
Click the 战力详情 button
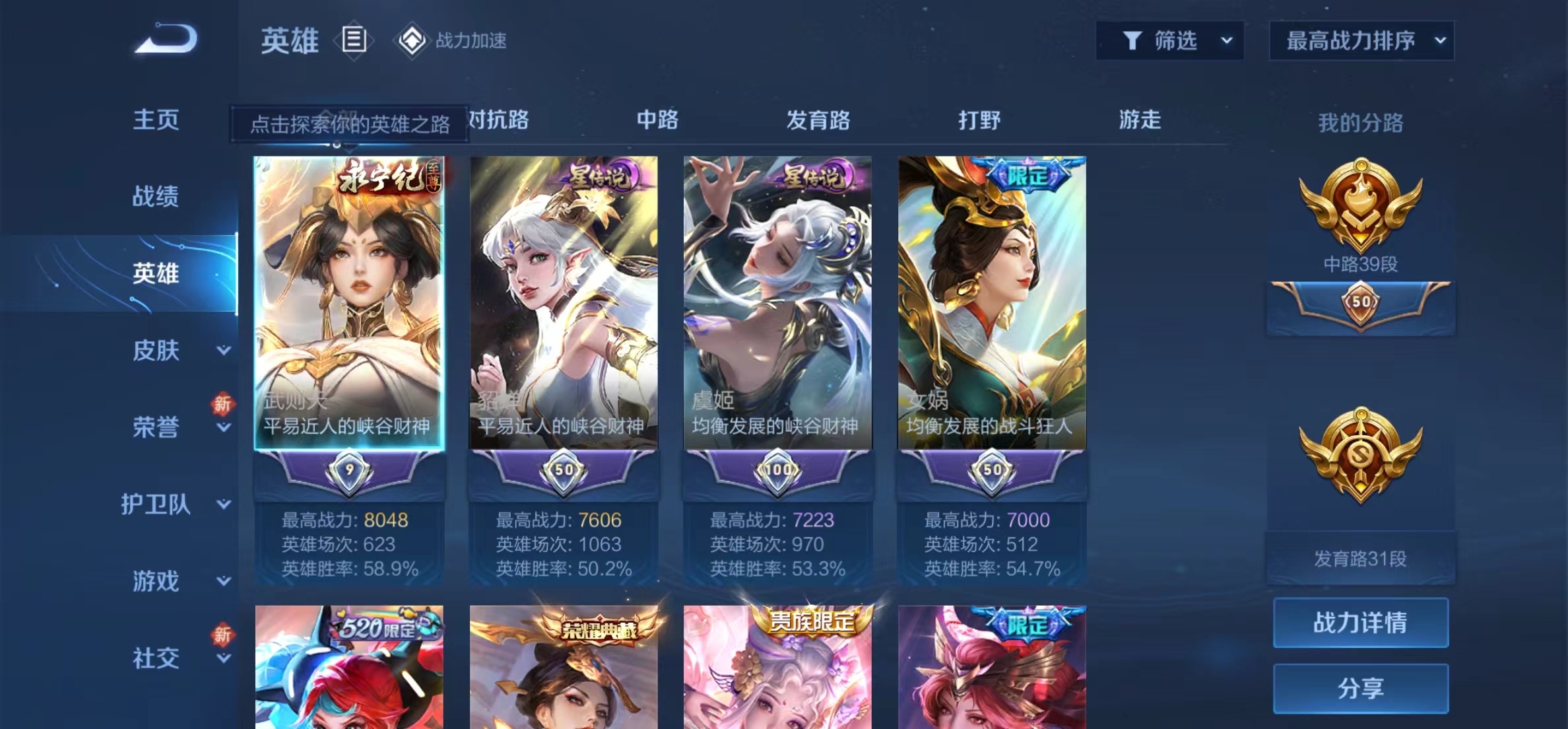pyautogui.click(x=1359, y=622)
